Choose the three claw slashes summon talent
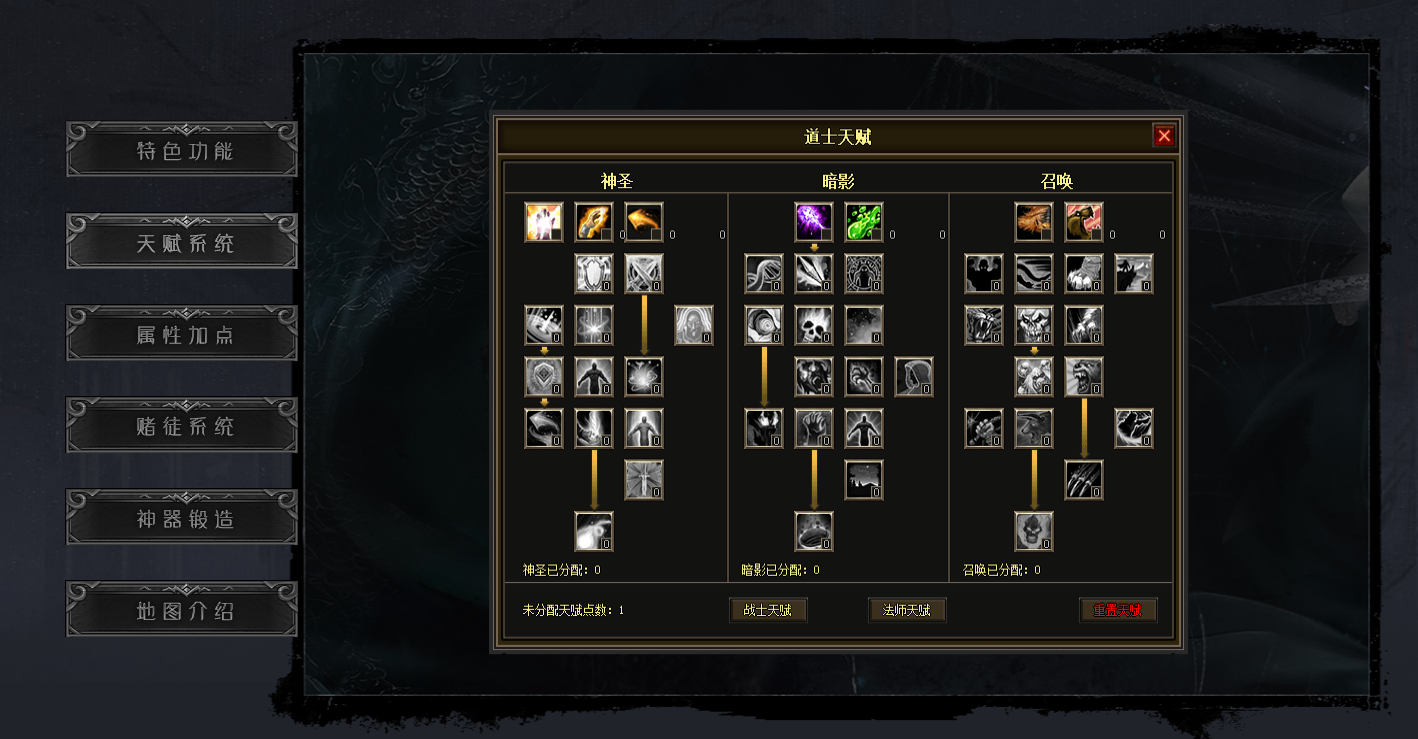This screenshot has height=739, width=1418. (1084, 480)
